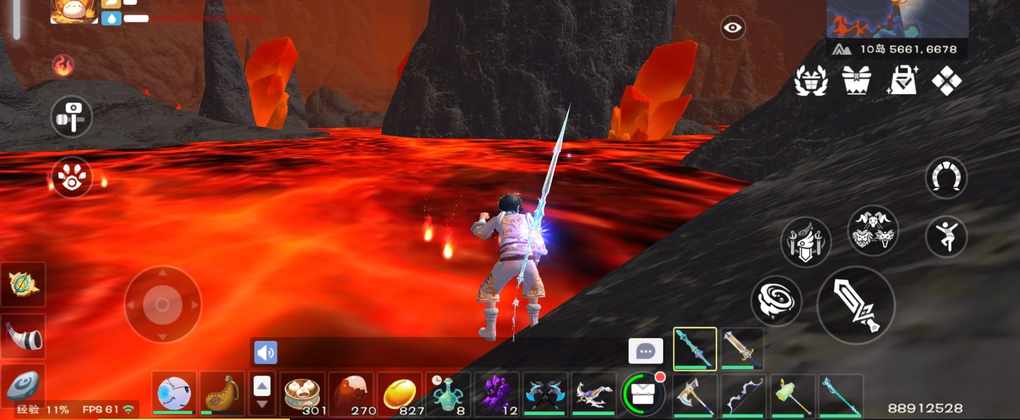
Task: Open the laurel trophy achievements icon
Action: click(810, 82)
